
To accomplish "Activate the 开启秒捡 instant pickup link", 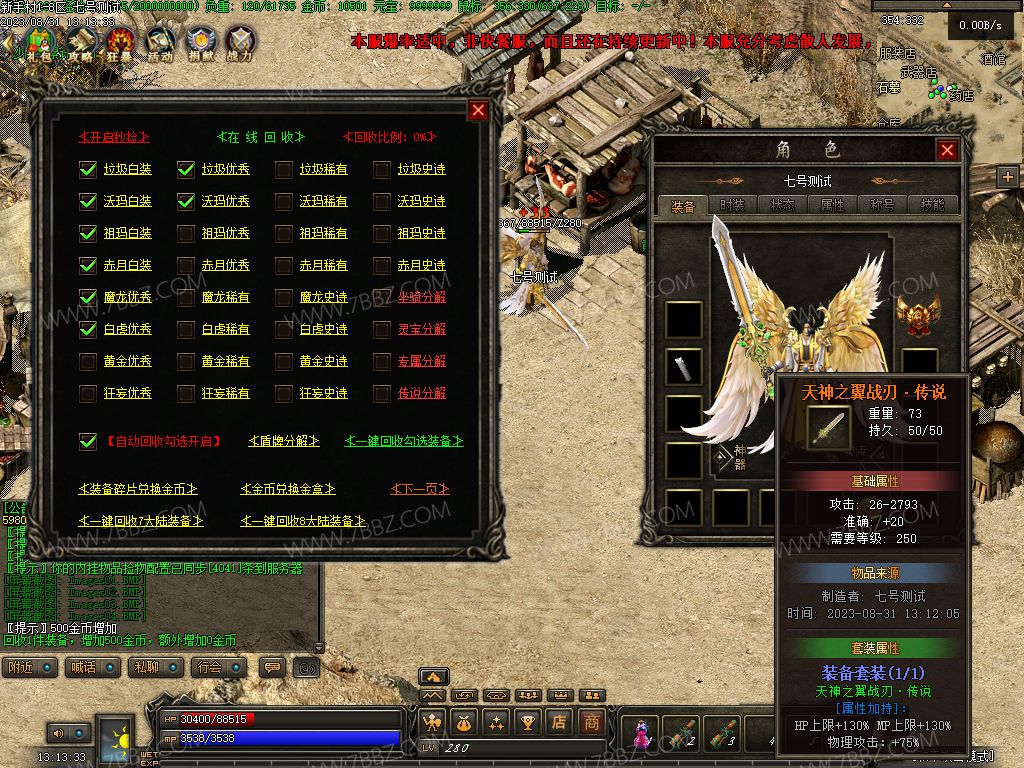I will click(x=115, y=137).
